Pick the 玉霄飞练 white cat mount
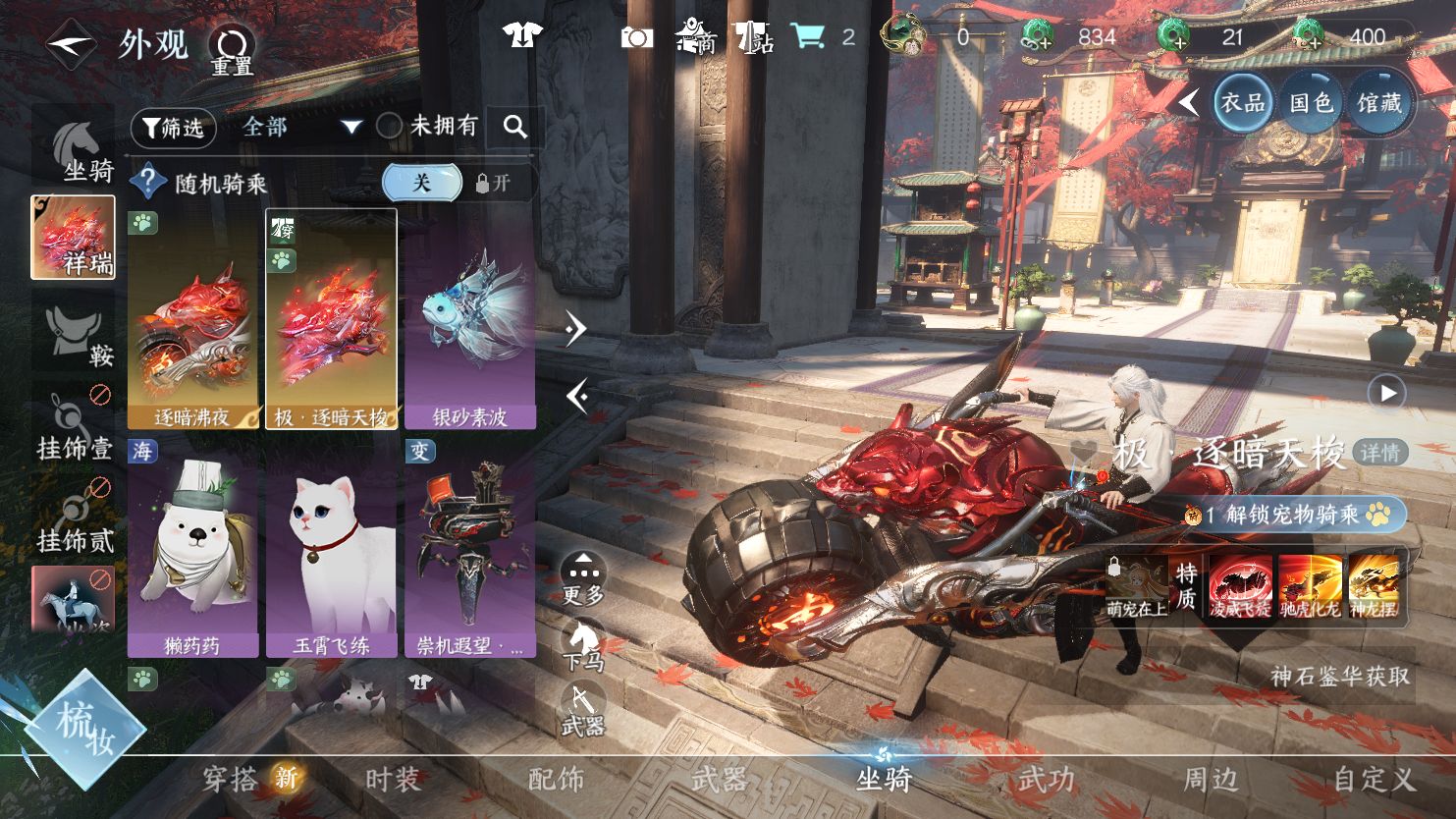Viewport: 1456px width, 819px height. pyautogui.click(x=331, y=548)
